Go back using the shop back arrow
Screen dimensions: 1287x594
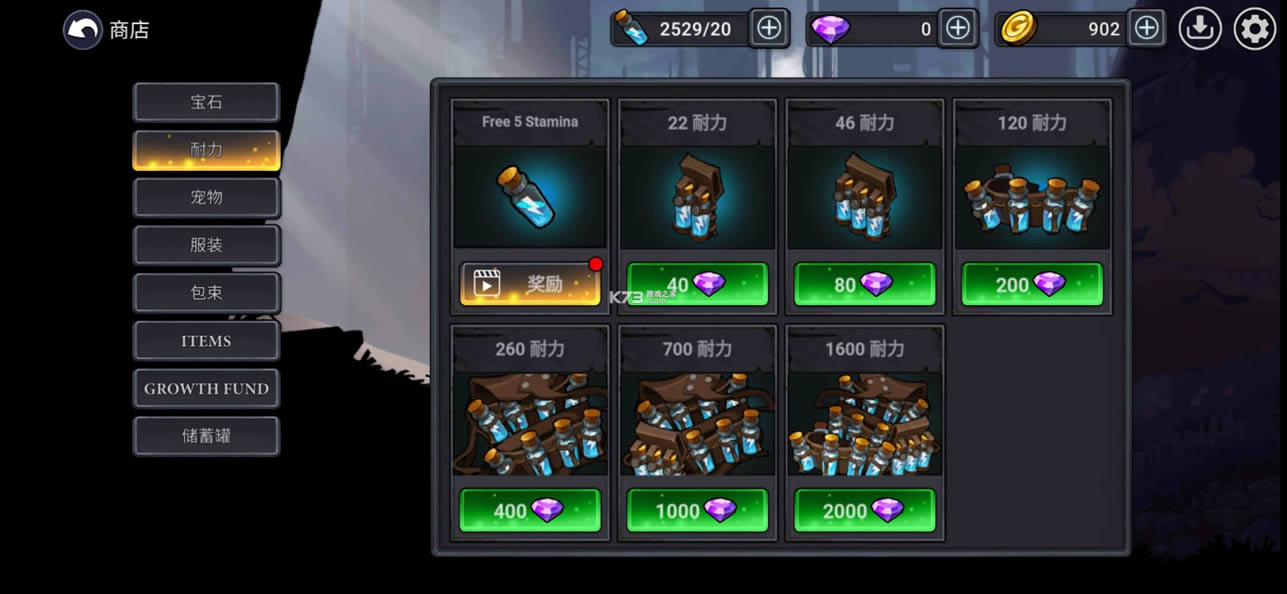coord(83,30)
